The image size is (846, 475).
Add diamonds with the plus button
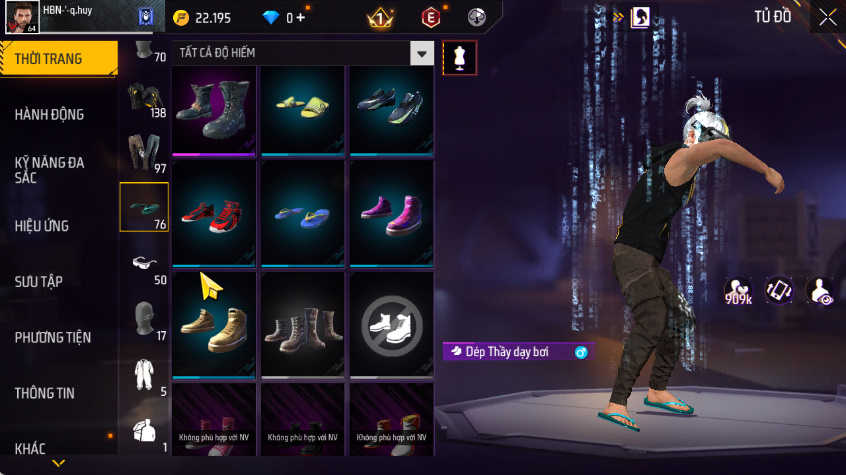301,18
